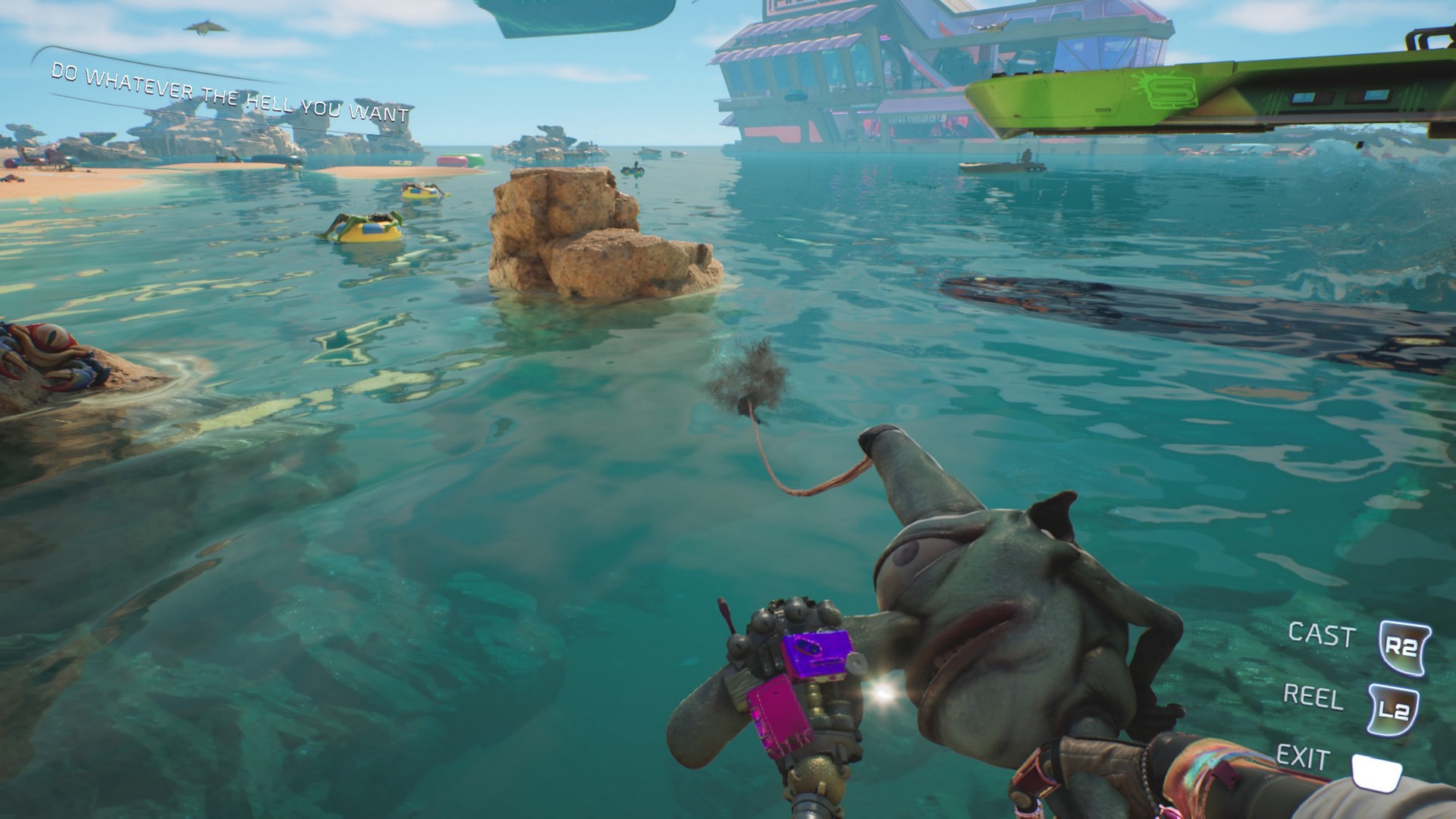Screen dimensions: 1456x819
Task: Click the purple attachment on the weapon
Action: tap(815, 652)
